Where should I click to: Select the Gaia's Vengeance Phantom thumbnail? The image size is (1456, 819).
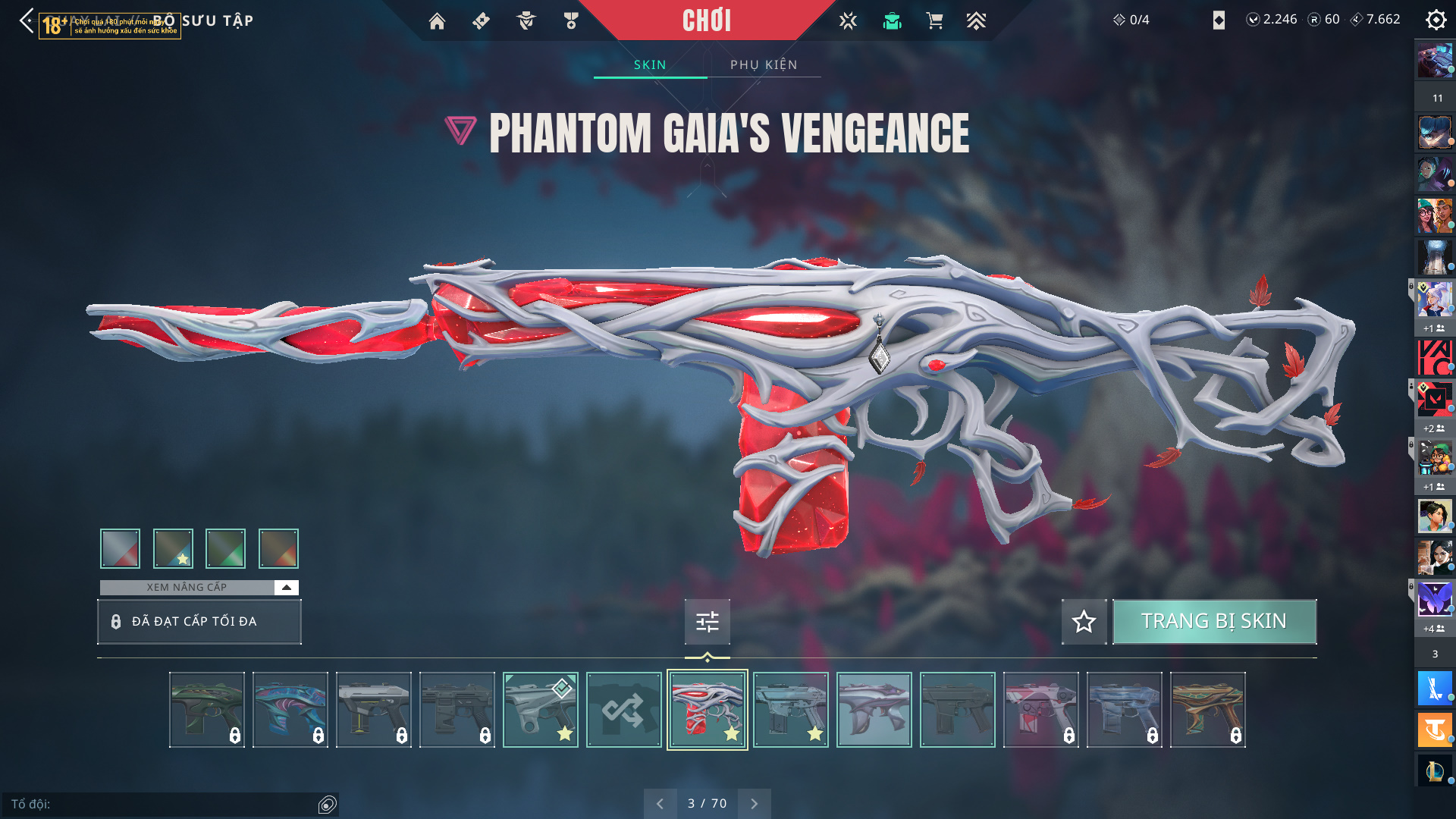point(707,710)
